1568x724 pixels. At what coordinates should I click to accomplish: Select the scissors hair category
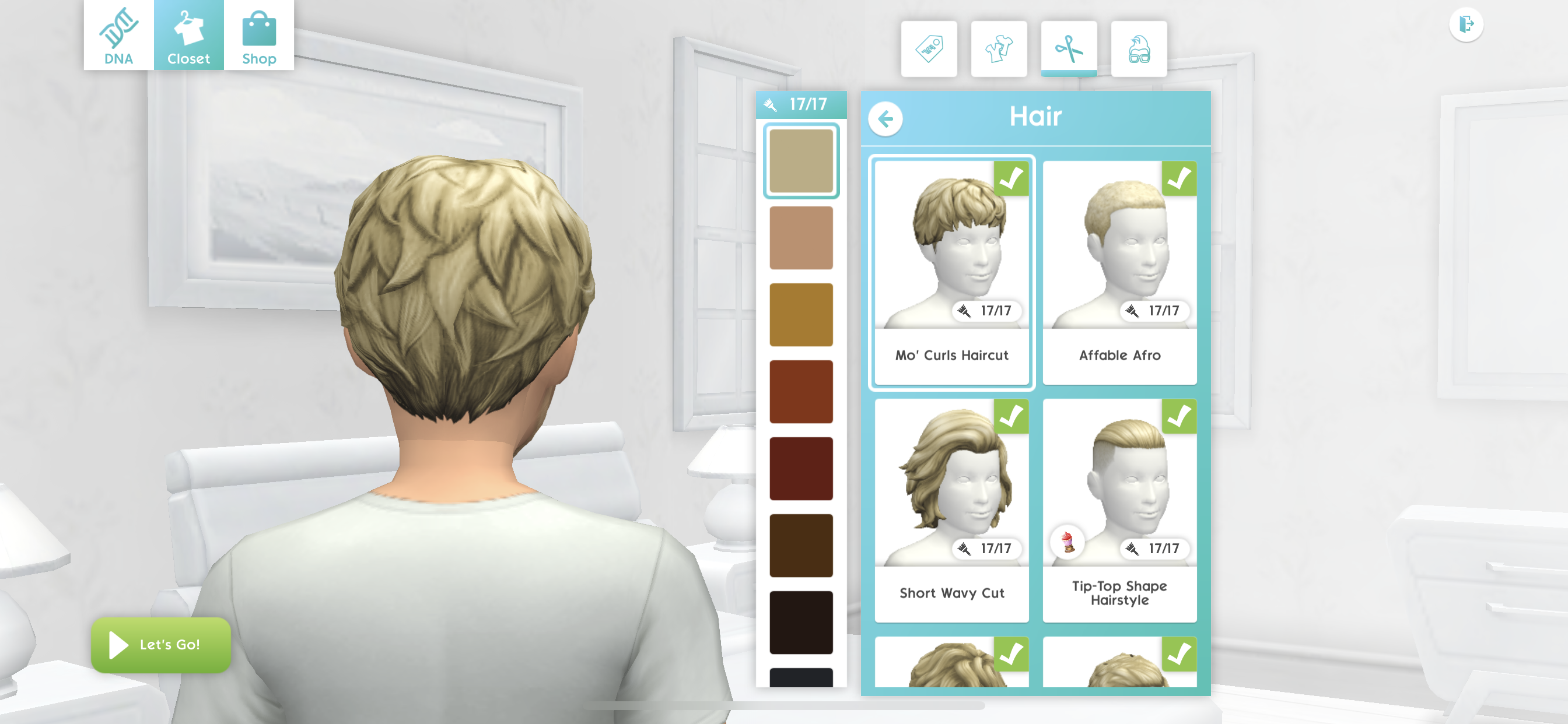pyautogui.click(x=1069, y=48)
